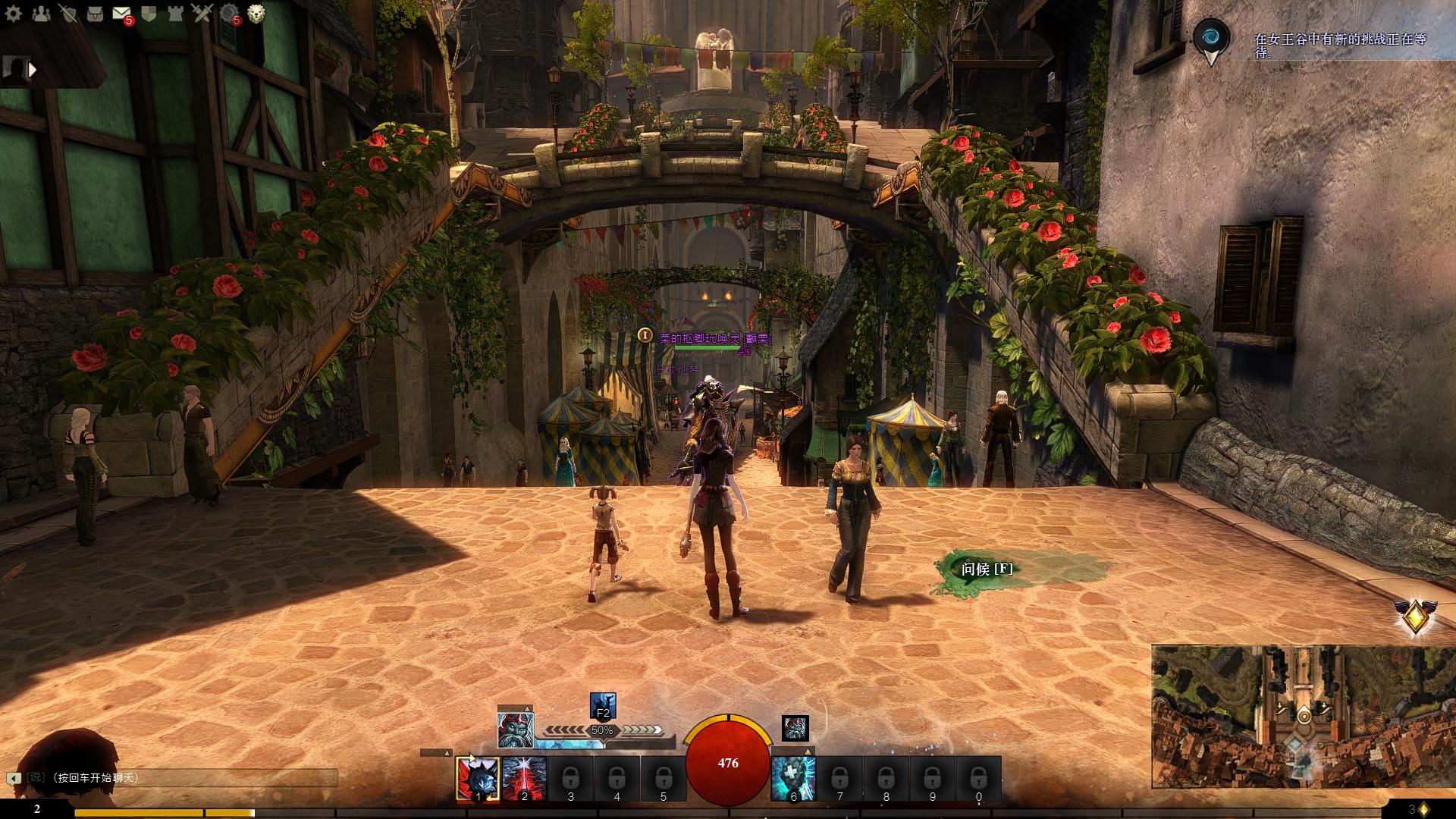This screenshot has height=819, width=1456.
Task: Open the guild panel shield icon
Action: click(149, 14)
